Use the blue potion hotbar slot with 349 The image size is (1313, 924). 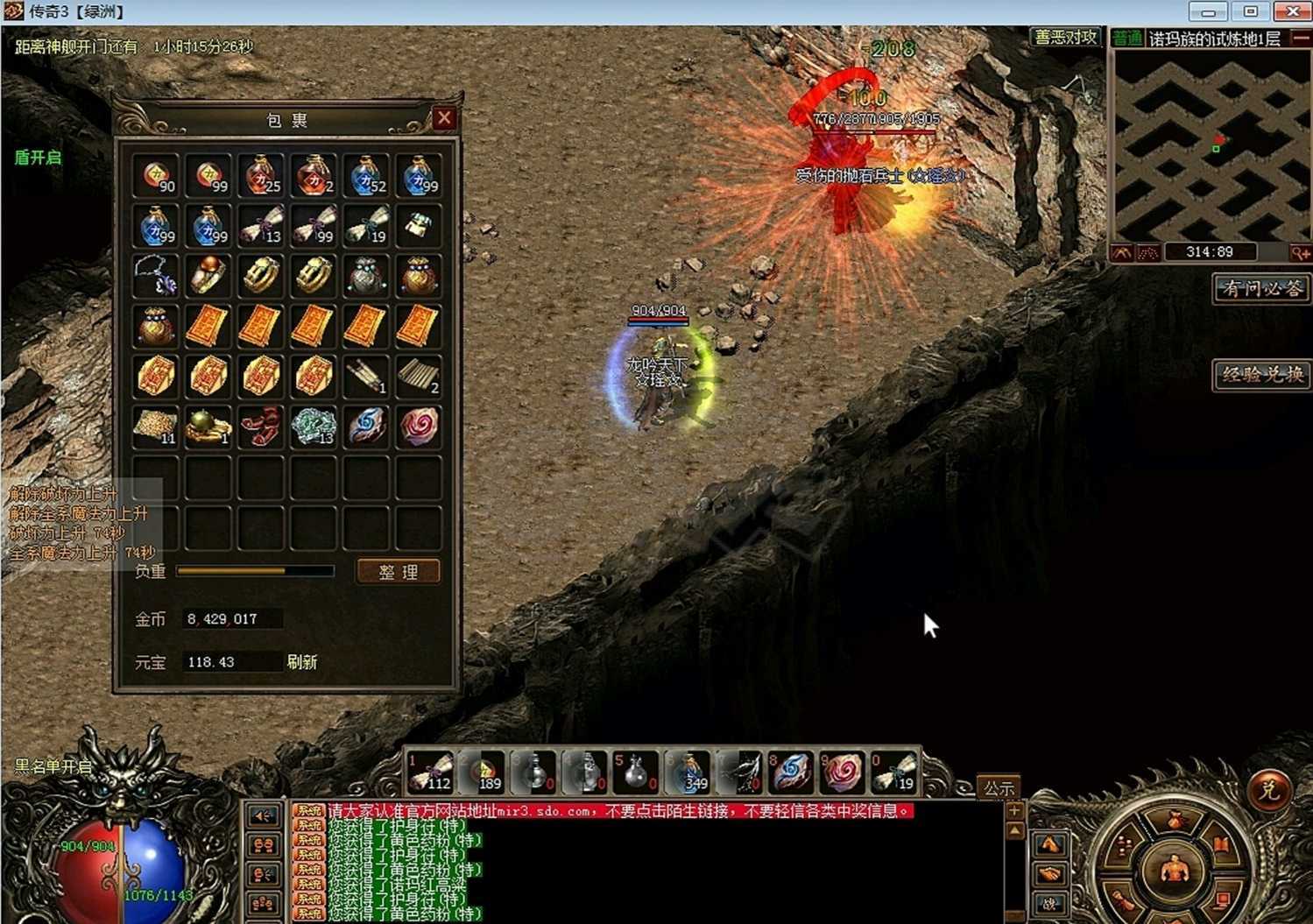[x=689, y=772]
